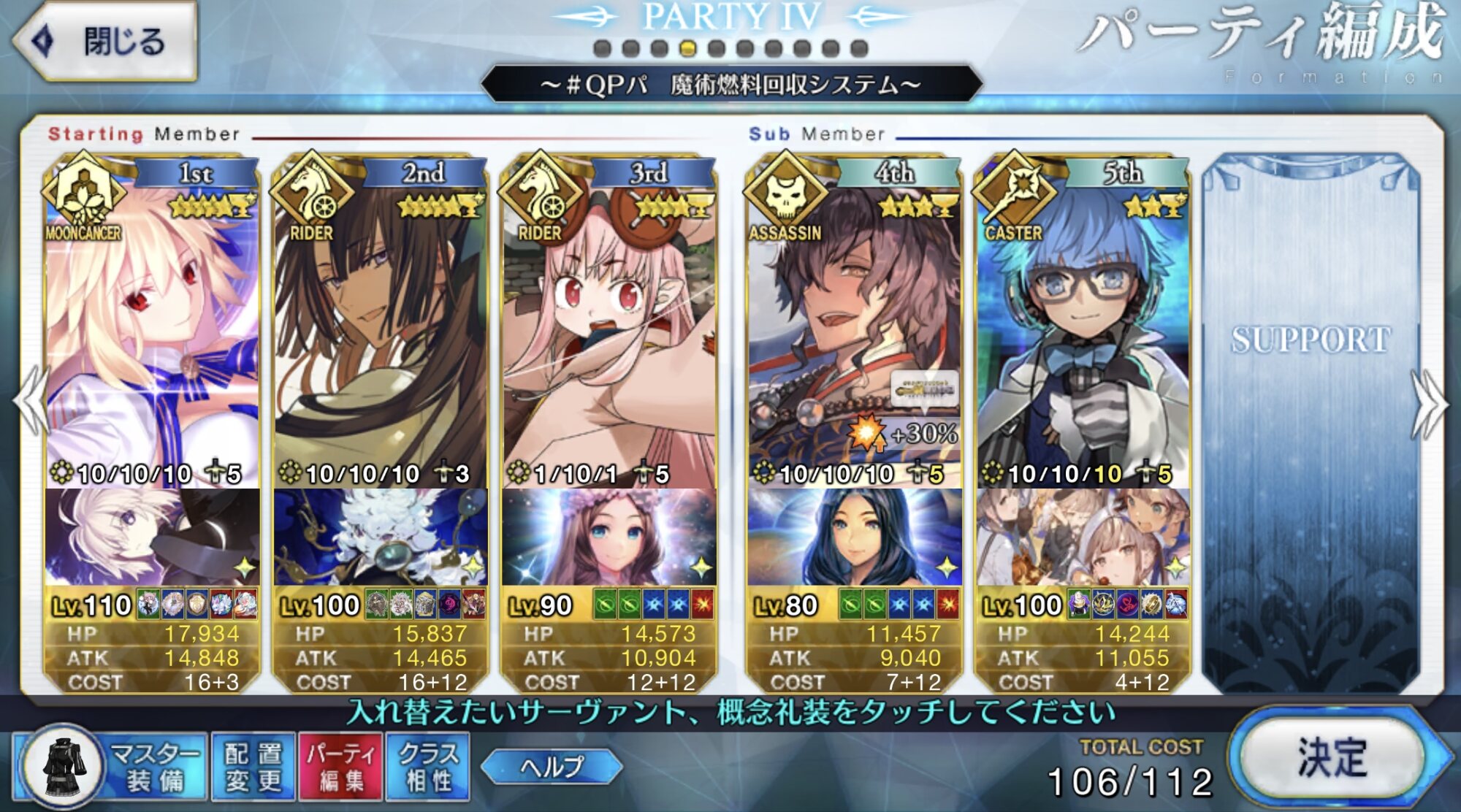Open the パーティ編集 party edit option
This screenshot has height=812, width=1461.
pyautogui.click(x=340, y=767)
